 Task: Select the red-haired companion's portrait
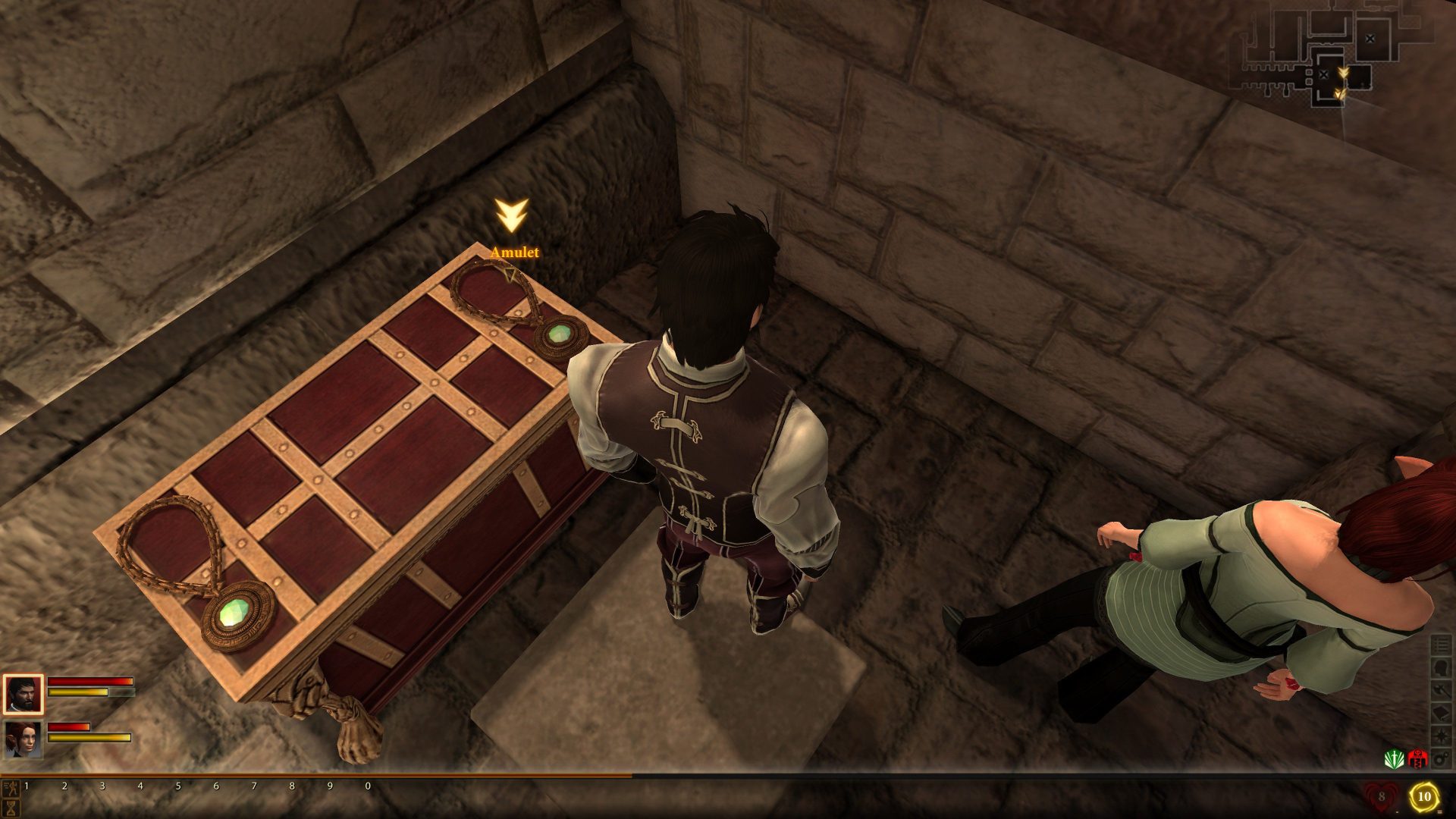(23, 739)
